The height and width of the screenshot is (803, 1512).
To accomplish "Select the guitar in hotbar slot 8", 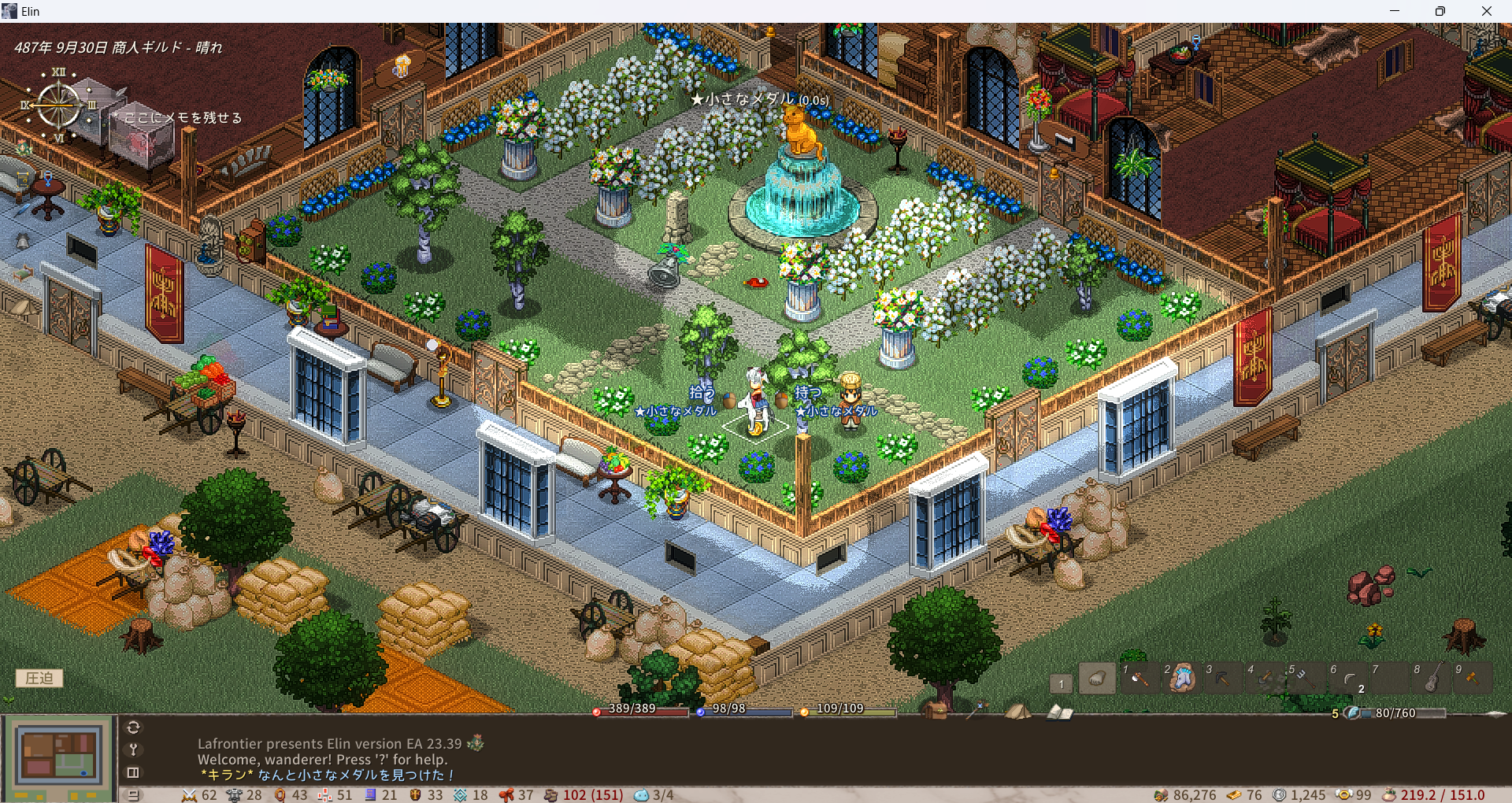I will click(1432, 678).
